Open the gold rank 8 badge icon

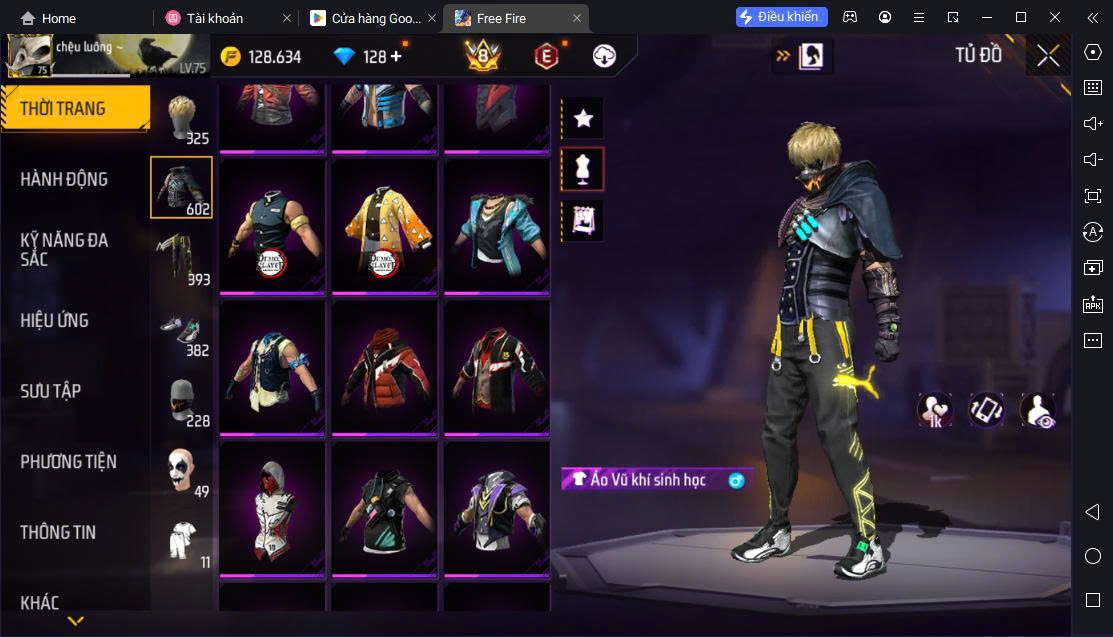tap(483, 56)
